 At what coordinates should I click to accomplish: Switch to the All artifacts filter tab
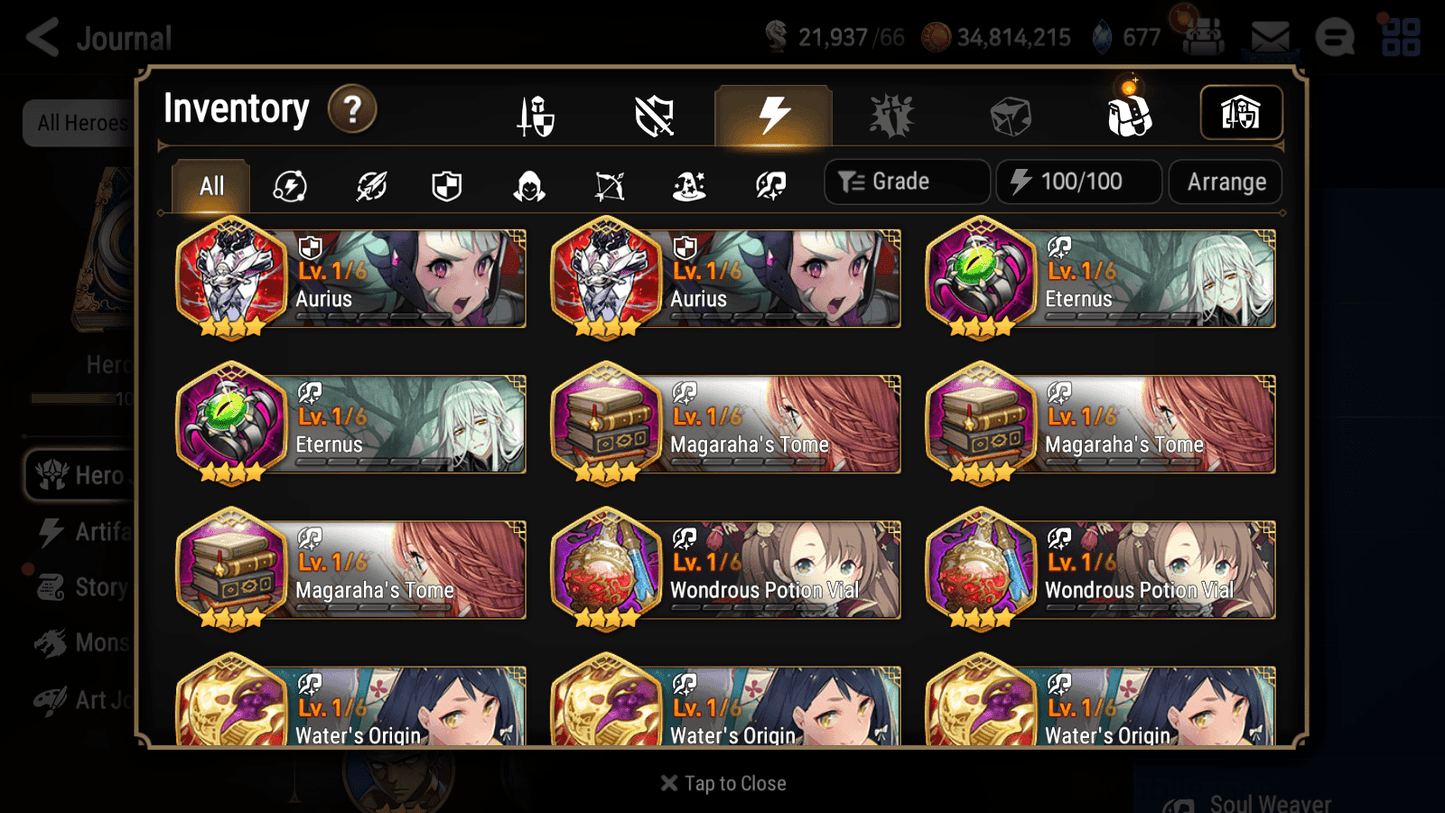210,185
